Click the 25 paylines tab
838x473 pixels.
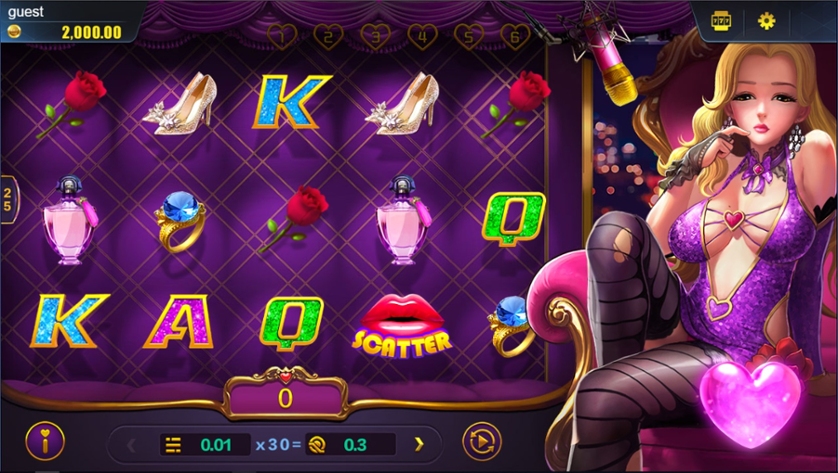click(x=8, y=197)
